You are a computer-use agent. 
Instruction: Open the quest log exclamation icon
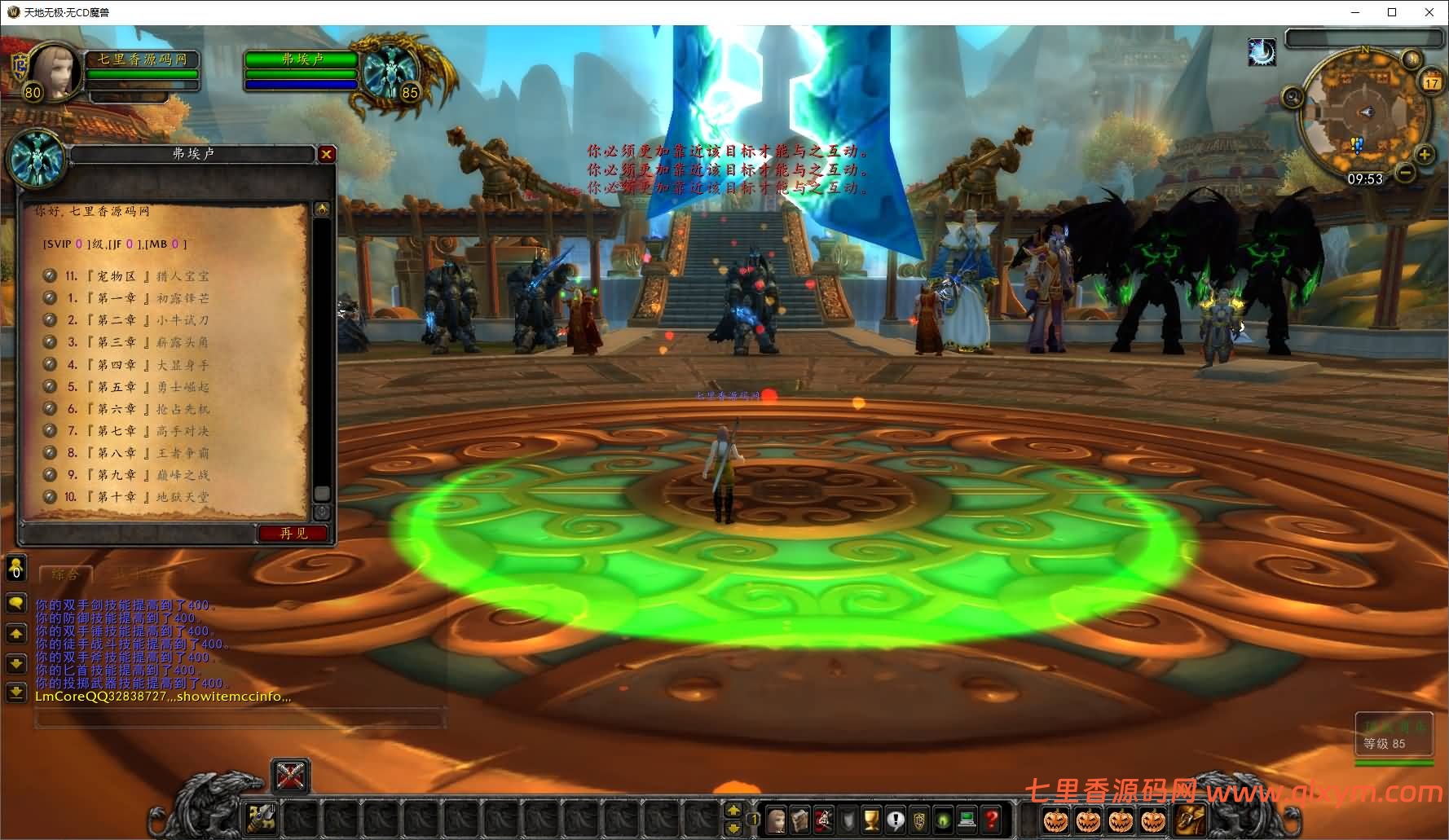point(896,818)
